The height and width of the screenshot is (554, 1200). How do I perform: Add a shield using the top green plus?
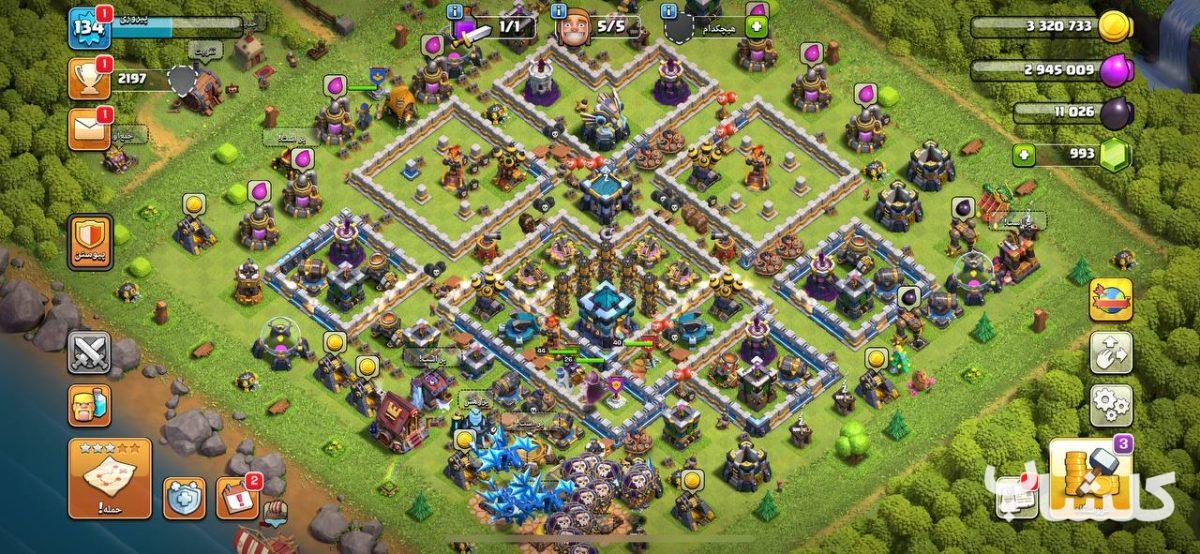755,27
